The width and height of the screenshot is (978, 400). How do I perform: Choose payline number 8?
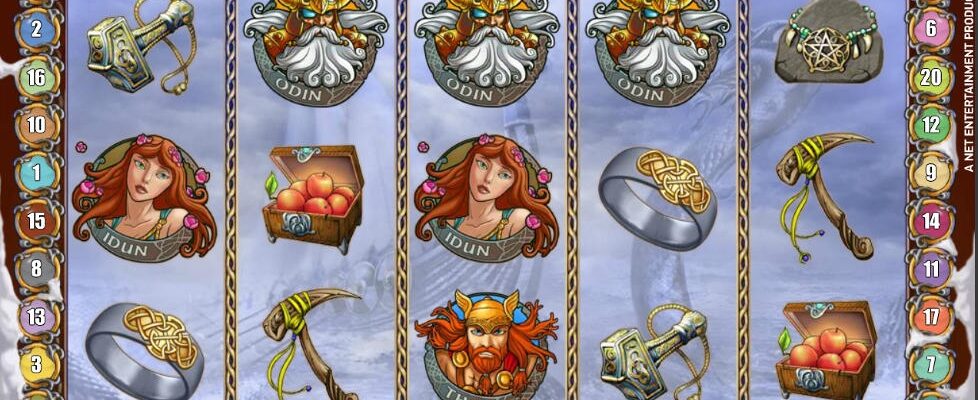pyautogui.click(x=37, y=269)
